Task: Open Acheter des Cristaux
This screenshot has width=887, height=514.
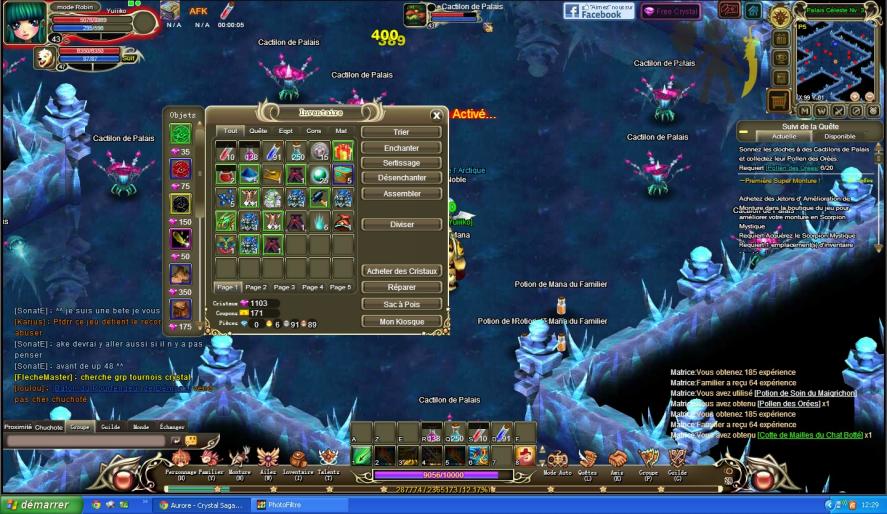Action: click(401, 271)
